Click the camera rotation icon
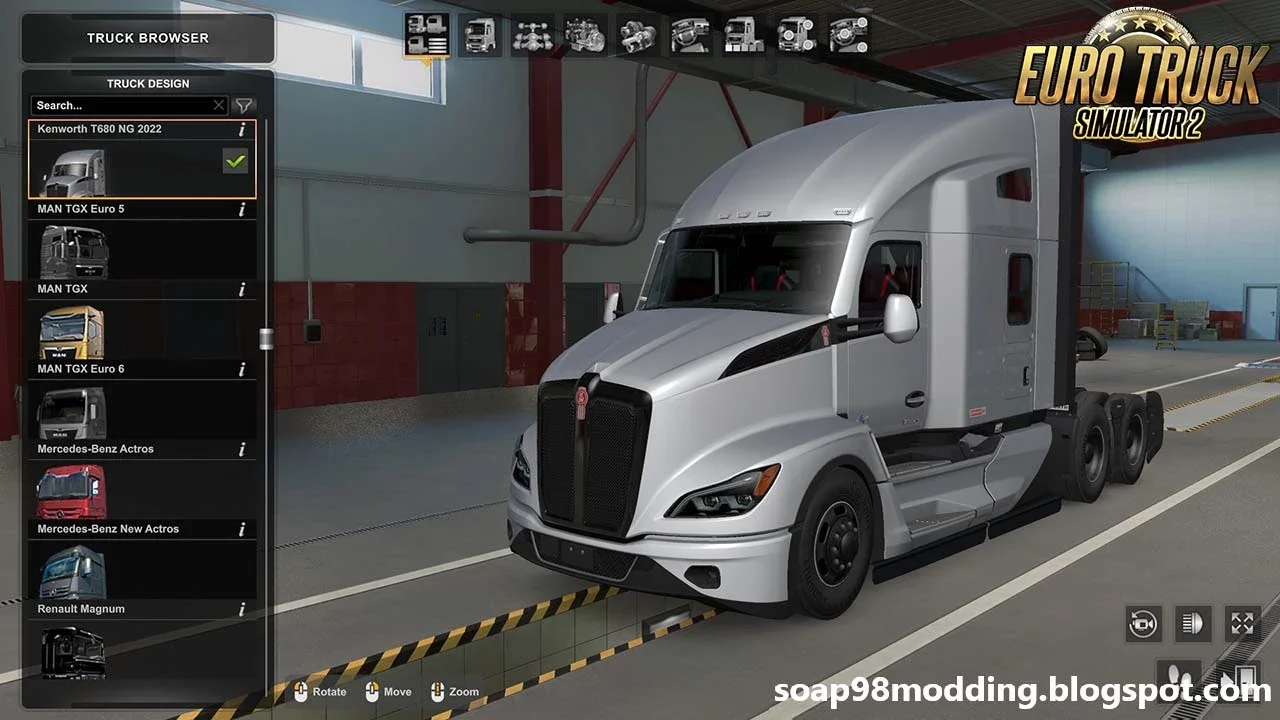Screen dimensions: 1280x720 coord(1142,623)
